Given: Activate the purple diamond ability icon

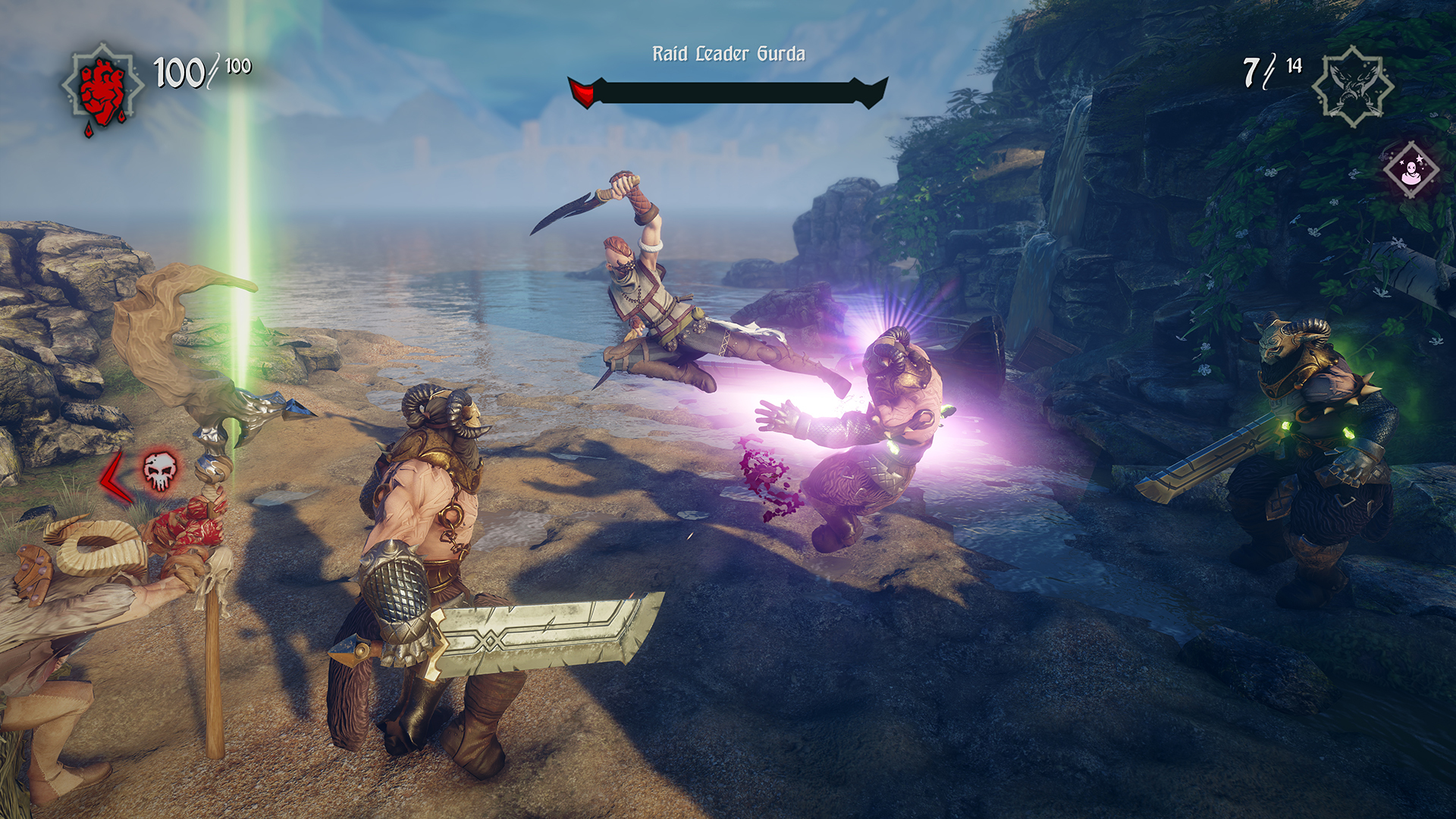Looking at the screenshot, I should tap(1410, 171).
